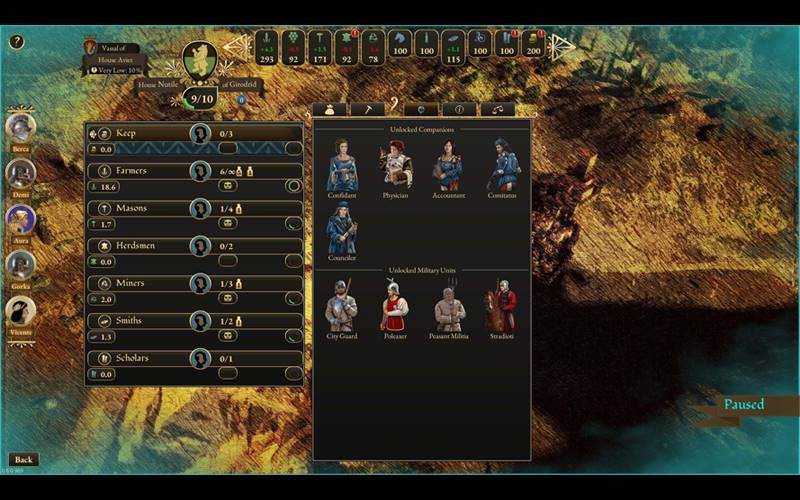Switch to the money bag tab
800x500 pixels.
tap(329, 109)
